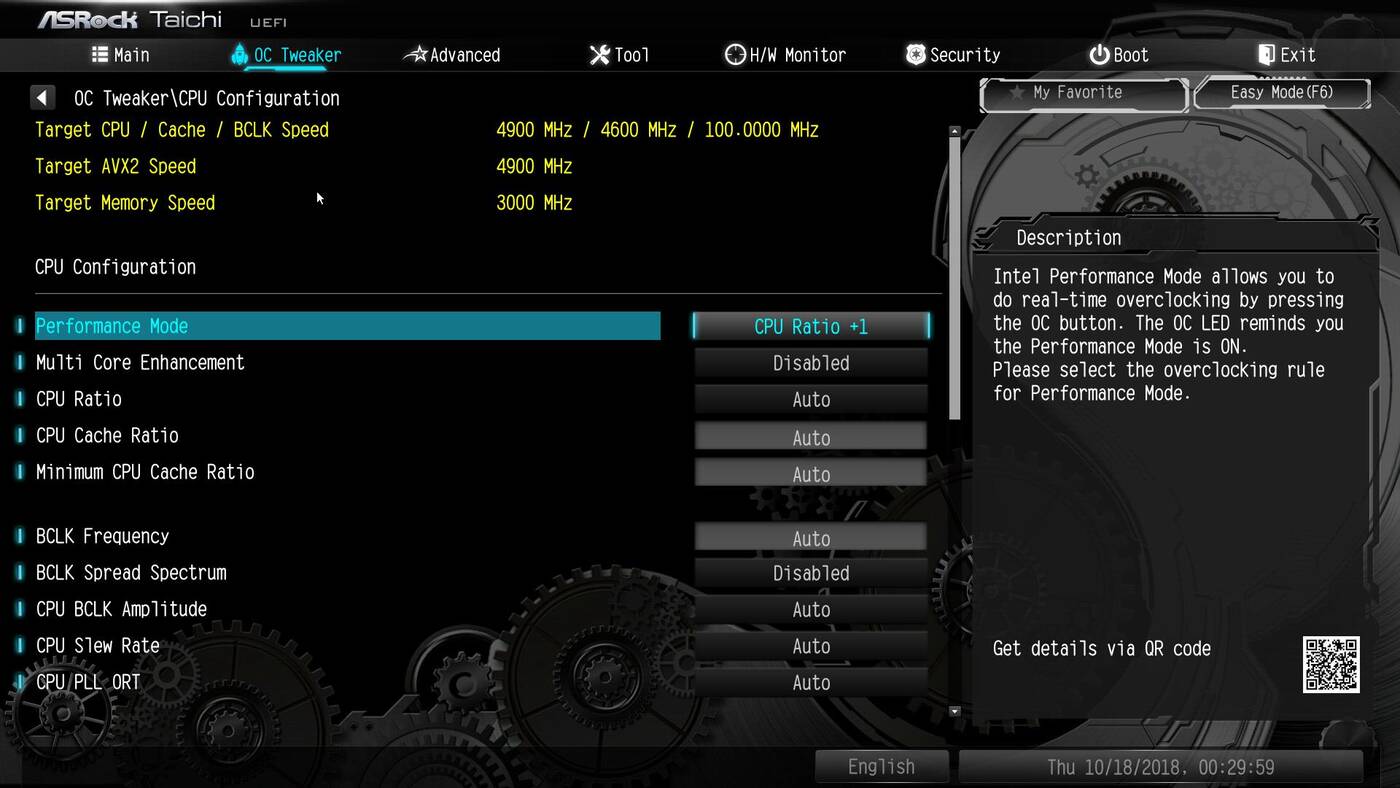Switch to the Boot tab

tap(1119, 55)
